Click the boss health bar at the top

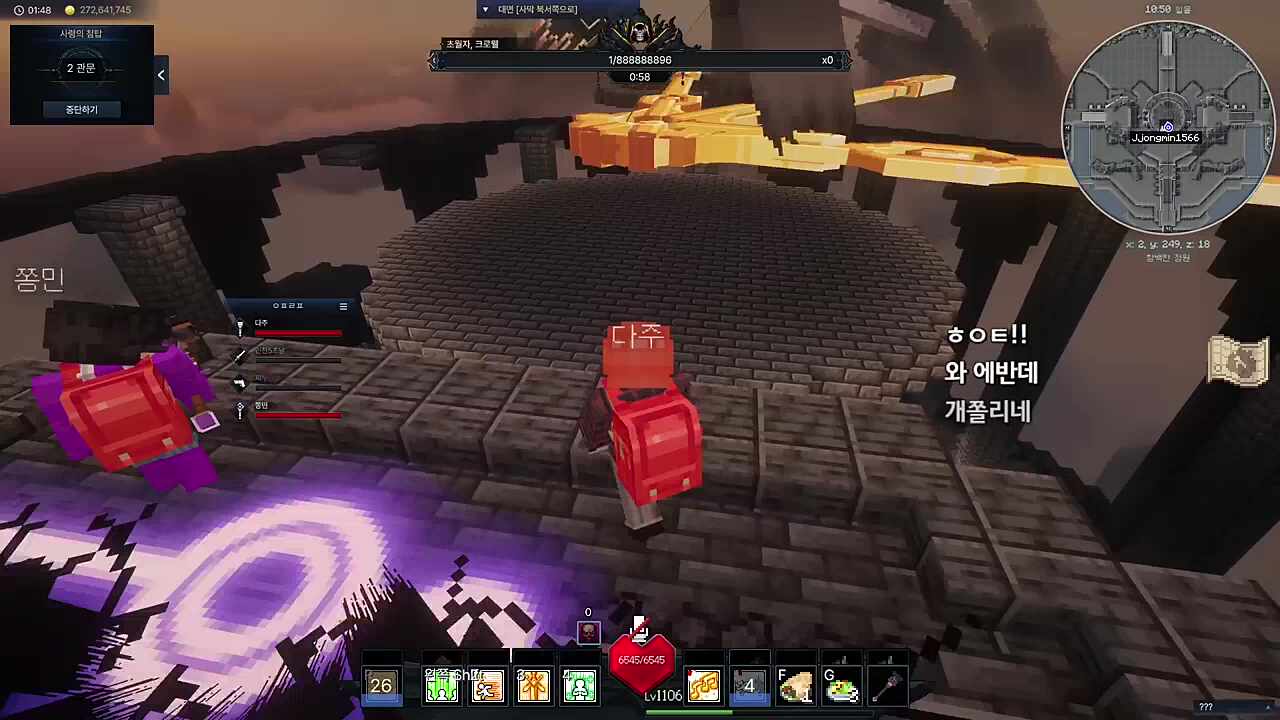pyautogui.click(x=639, y=60)
